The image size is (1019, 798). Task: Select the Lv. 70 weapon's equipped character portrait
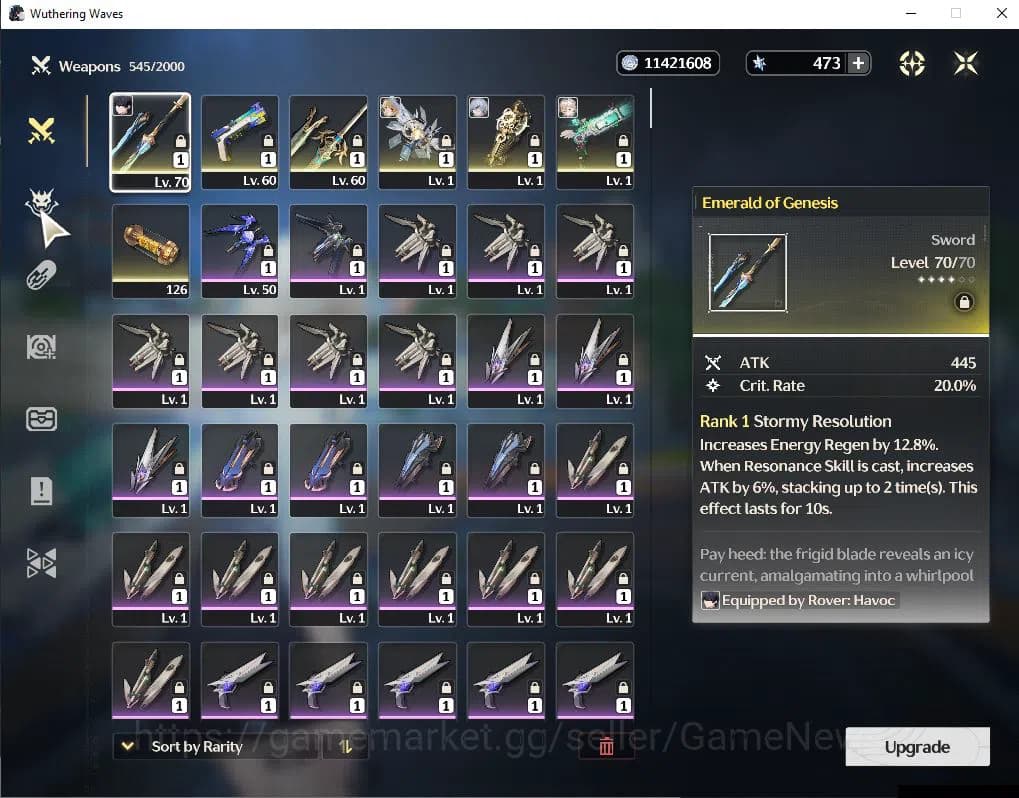click(x=123, y=105)
